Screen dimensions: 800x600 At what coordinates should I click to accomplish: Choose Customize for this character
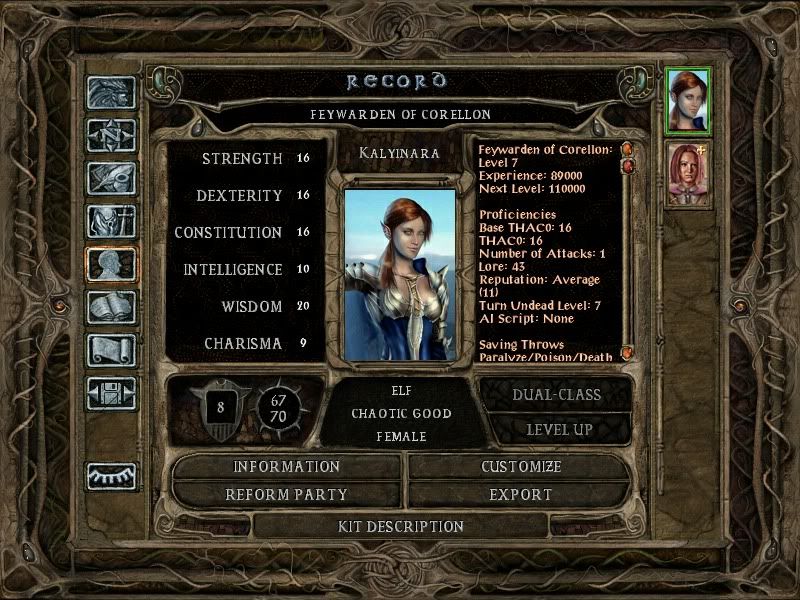click(x=520, y=467)
